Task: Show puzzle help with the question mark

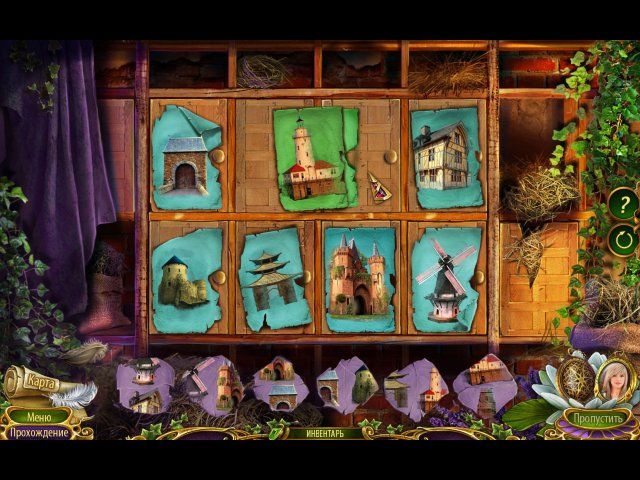Action: [x=623, y=206]
